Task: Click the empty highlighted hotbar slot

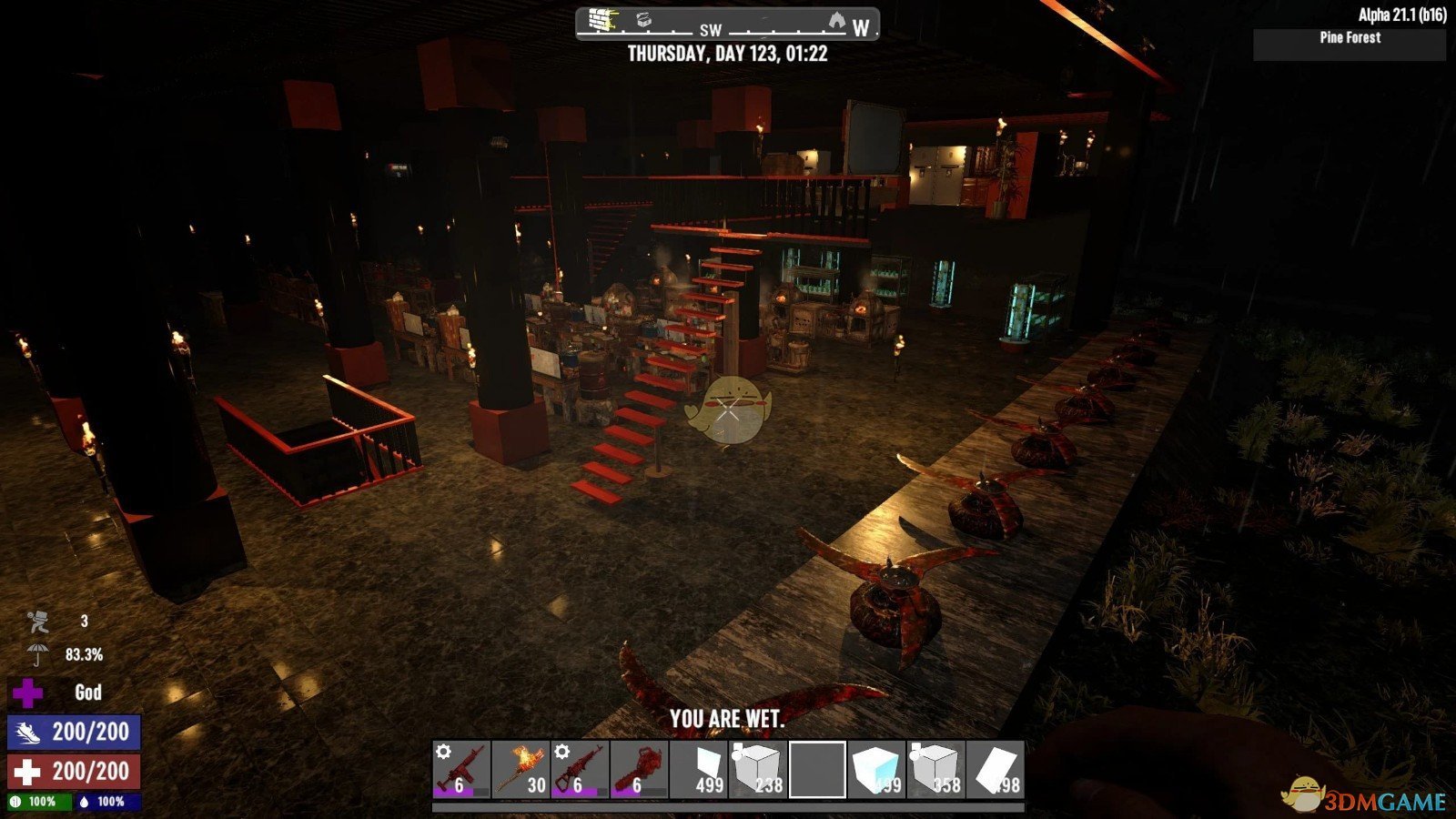Action: click(817, 770)
